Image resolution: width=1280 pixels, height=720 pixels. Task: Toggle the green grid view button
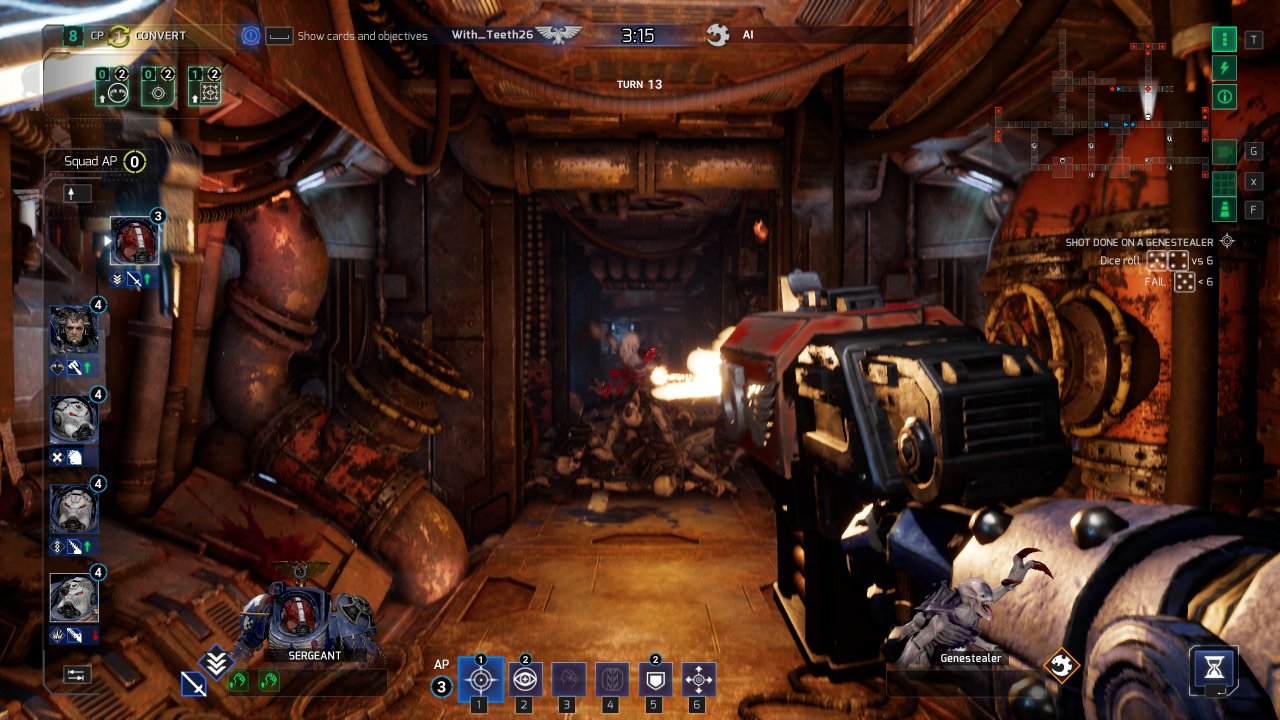tap(1224, 182)
